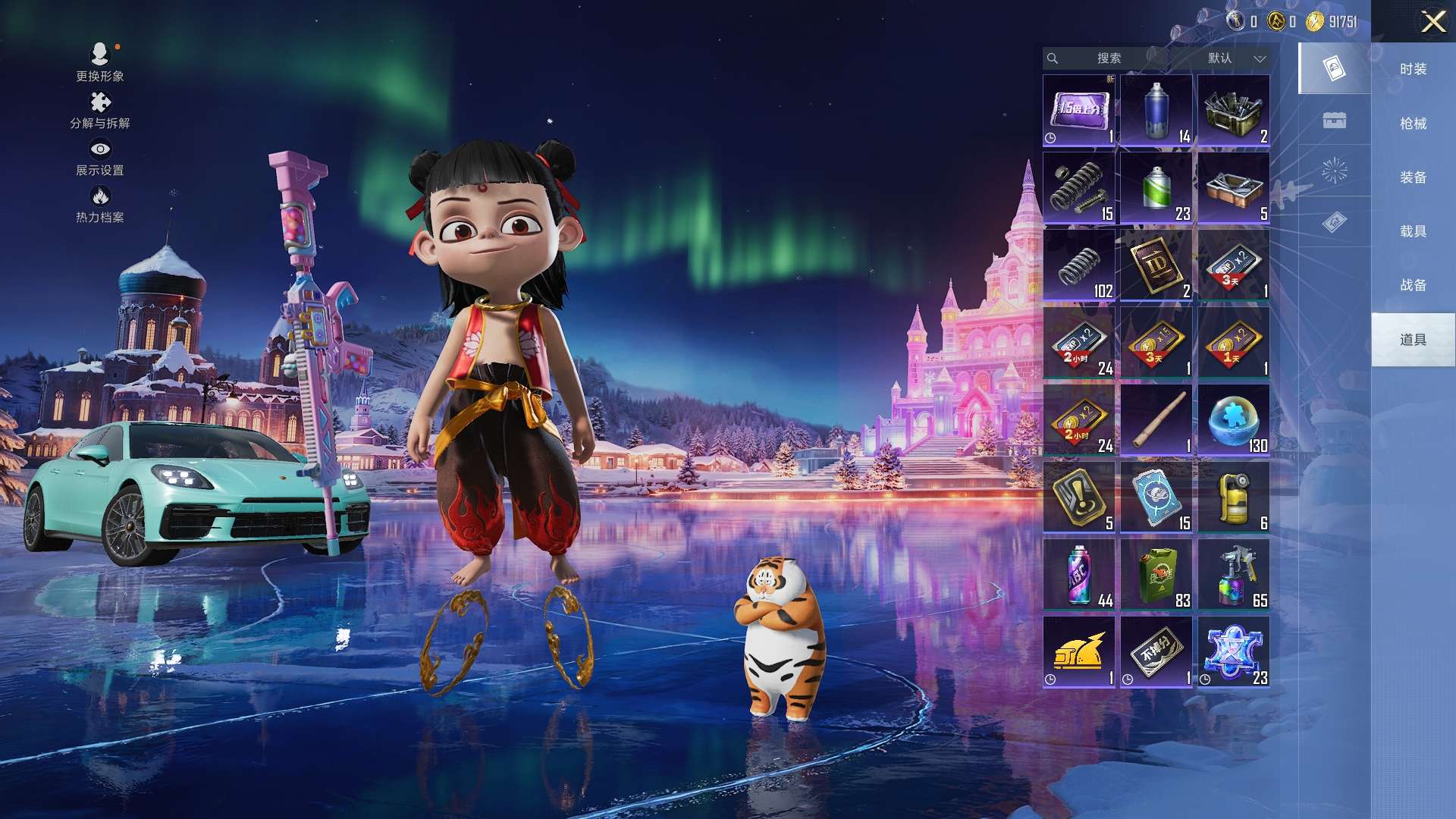Close the inventory screen
Image resolution: width=1456 pixels, height=819 pixels.
(1432, 21)
